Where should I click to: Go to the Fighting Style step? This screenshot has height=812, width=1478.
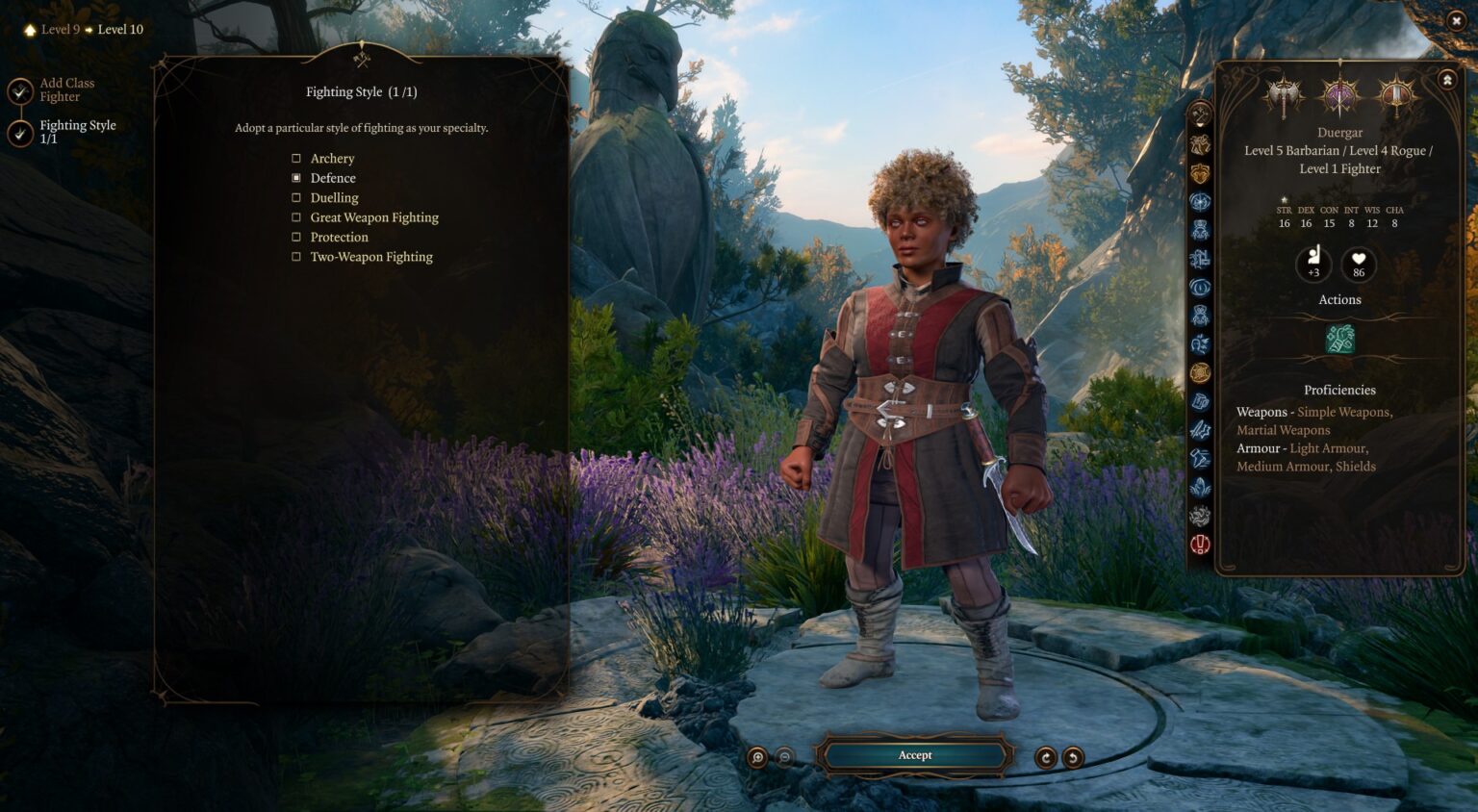(x=75, y=132)
